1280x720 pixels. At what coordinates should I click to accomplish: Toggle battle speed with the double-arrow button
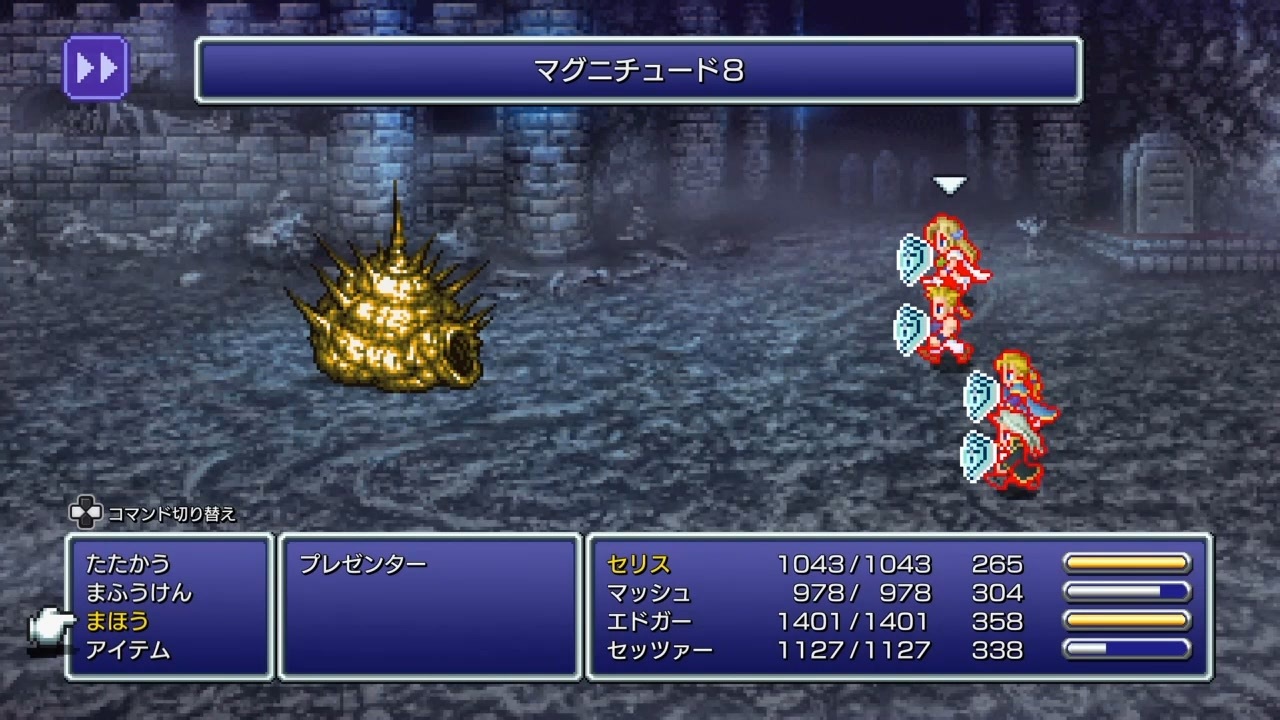pyautogui.click(x=95, y=66)
